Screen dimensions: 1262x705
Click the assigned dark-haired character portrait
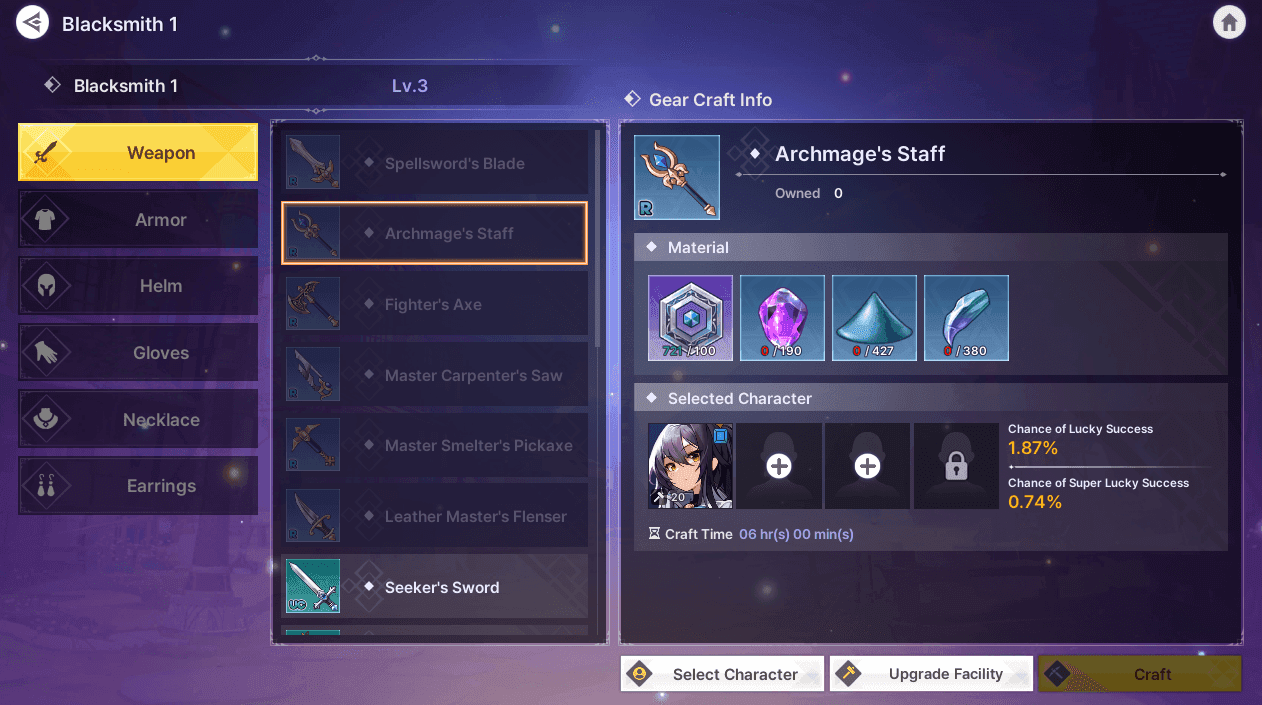point(690,466)
